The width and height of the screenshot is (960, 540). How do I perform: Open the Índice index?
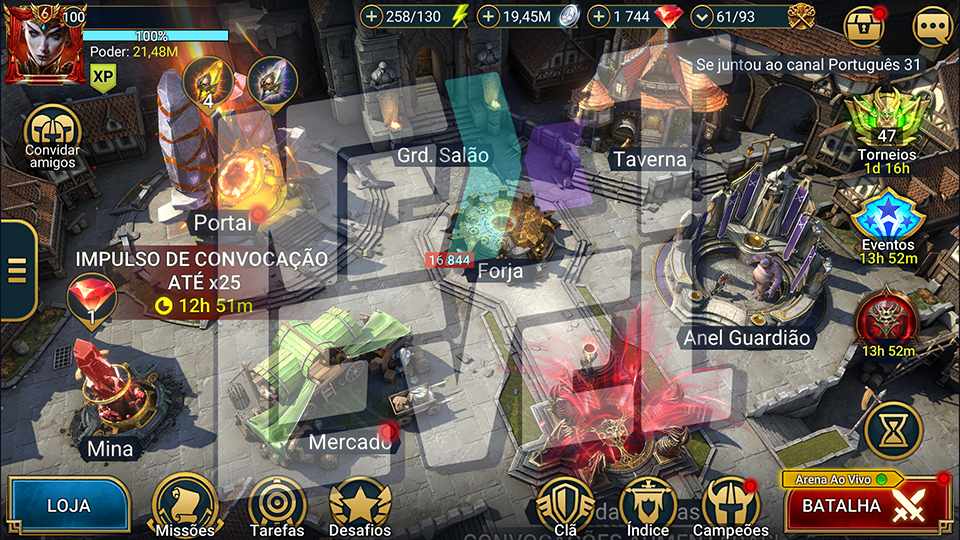647,505
